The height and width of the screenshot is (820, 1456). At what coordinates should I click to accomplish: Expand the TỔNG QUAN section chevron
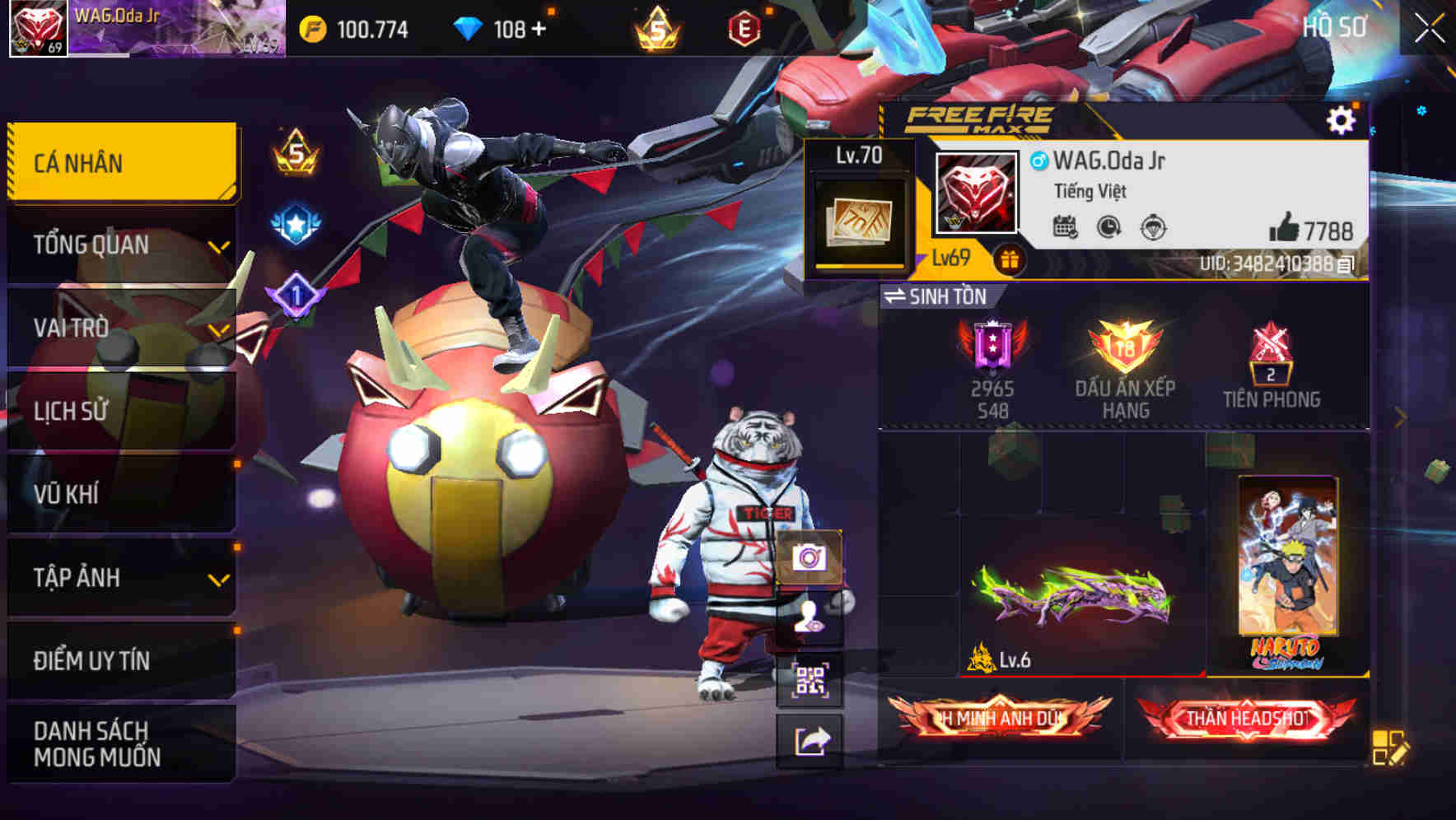tap(219, 247)
